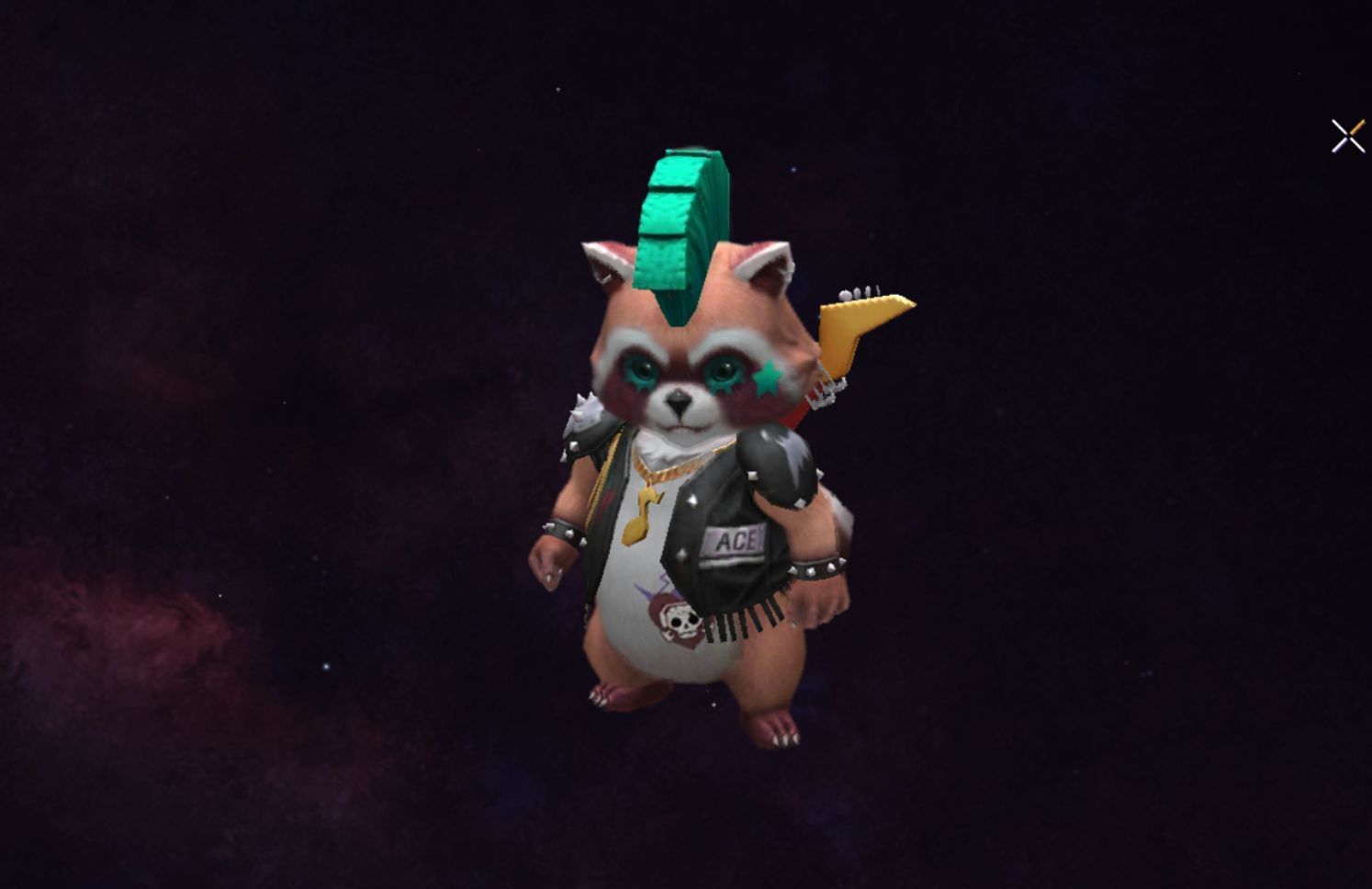Click the ACE patch on the leather jacket

735,539
